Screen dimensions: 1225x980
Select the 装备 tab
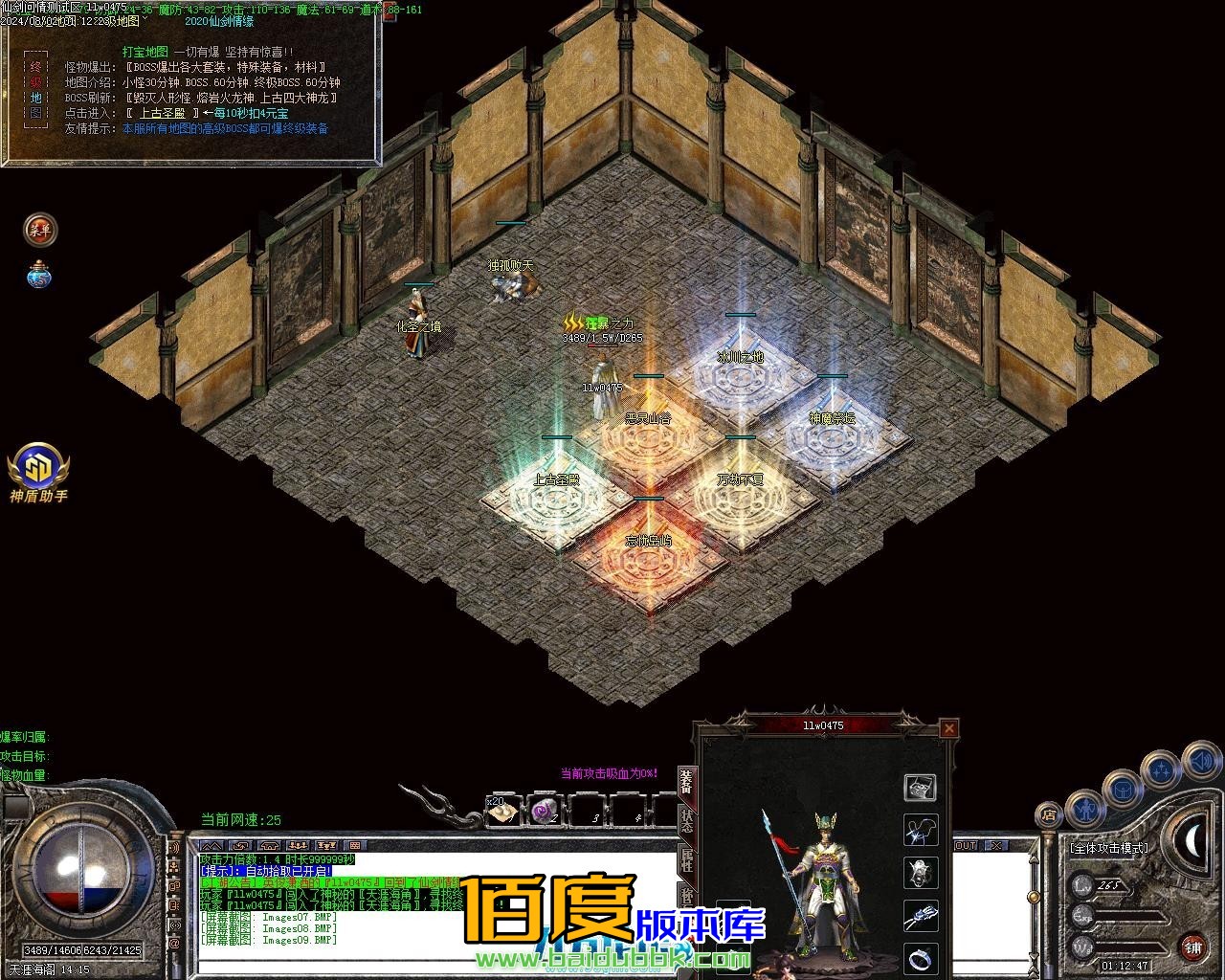coord(686,782)
